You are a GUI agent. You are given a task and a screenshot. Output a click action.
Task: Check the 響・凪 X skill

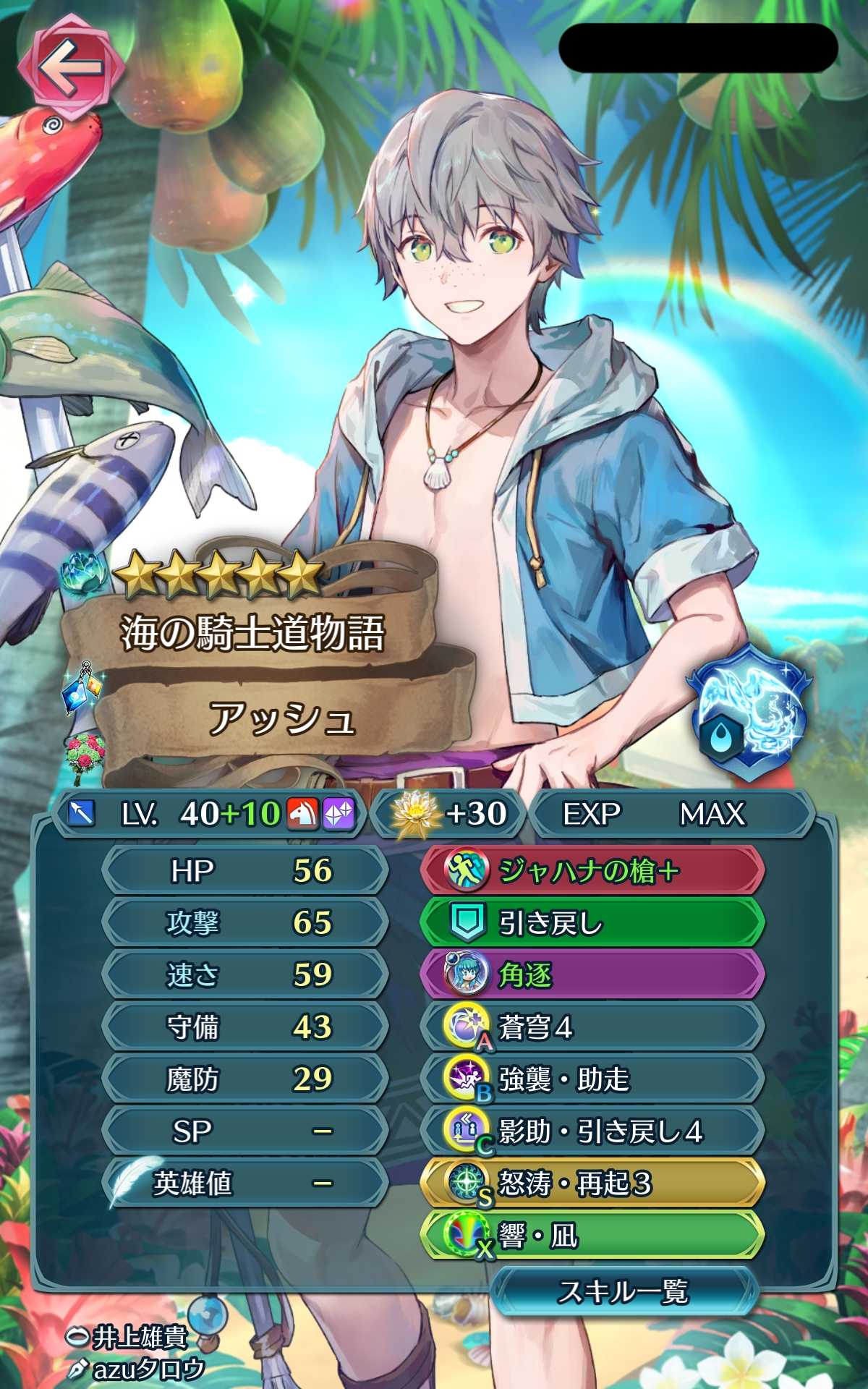[x=591, y=1235]
